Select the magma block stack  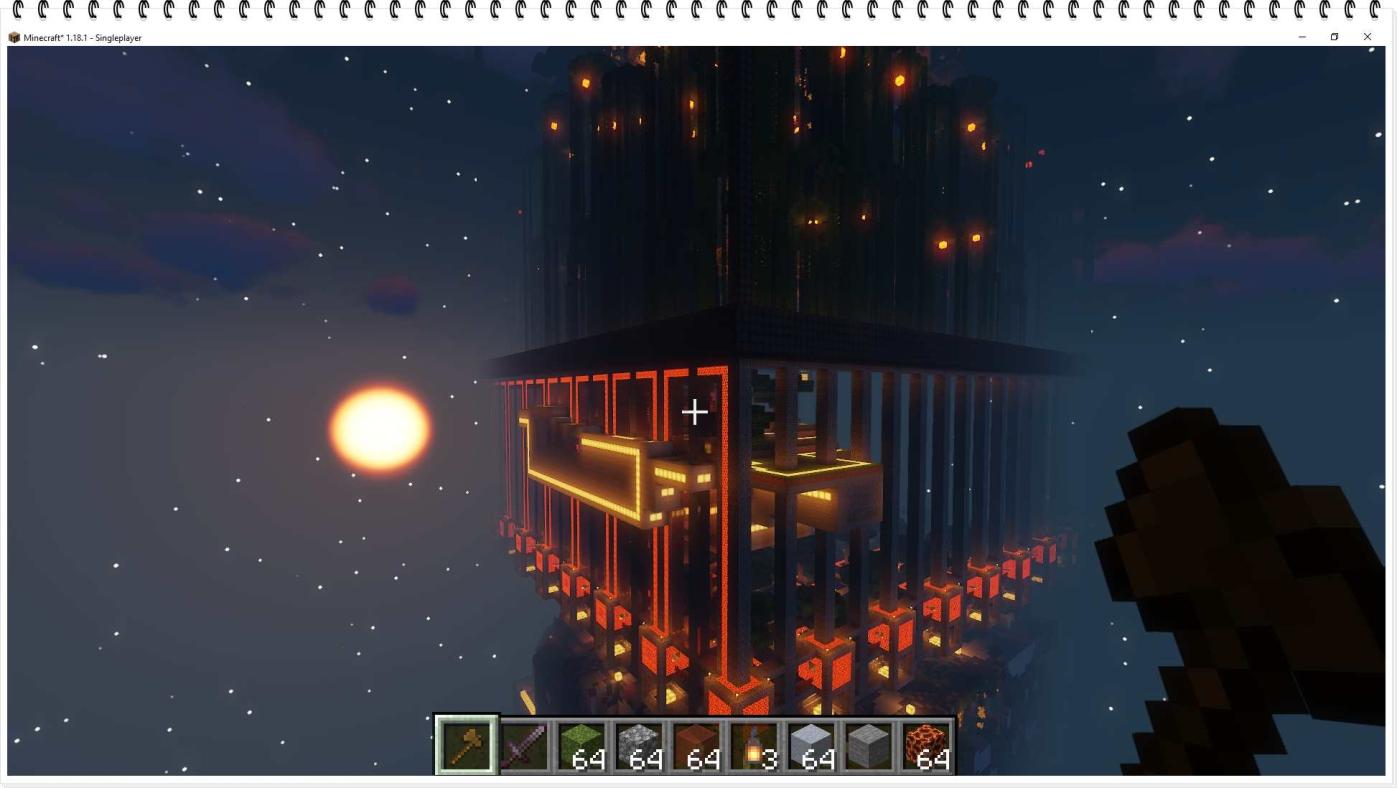(x=925, y=746)
